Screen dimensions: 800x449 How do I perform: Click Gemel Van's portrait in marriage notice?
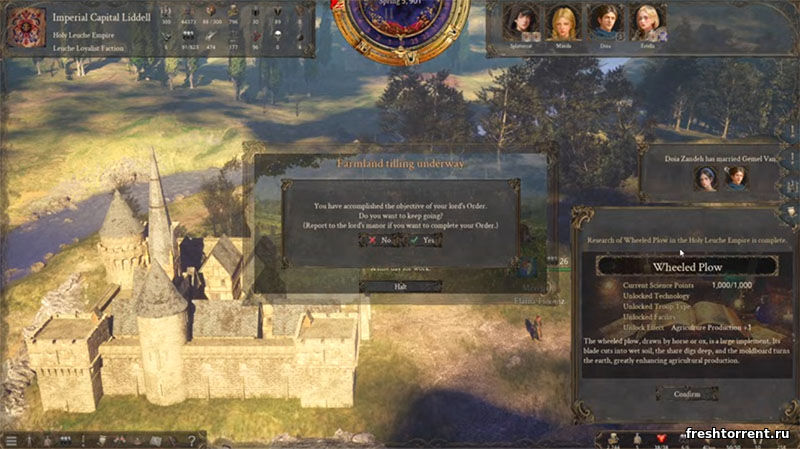(735, 177)
